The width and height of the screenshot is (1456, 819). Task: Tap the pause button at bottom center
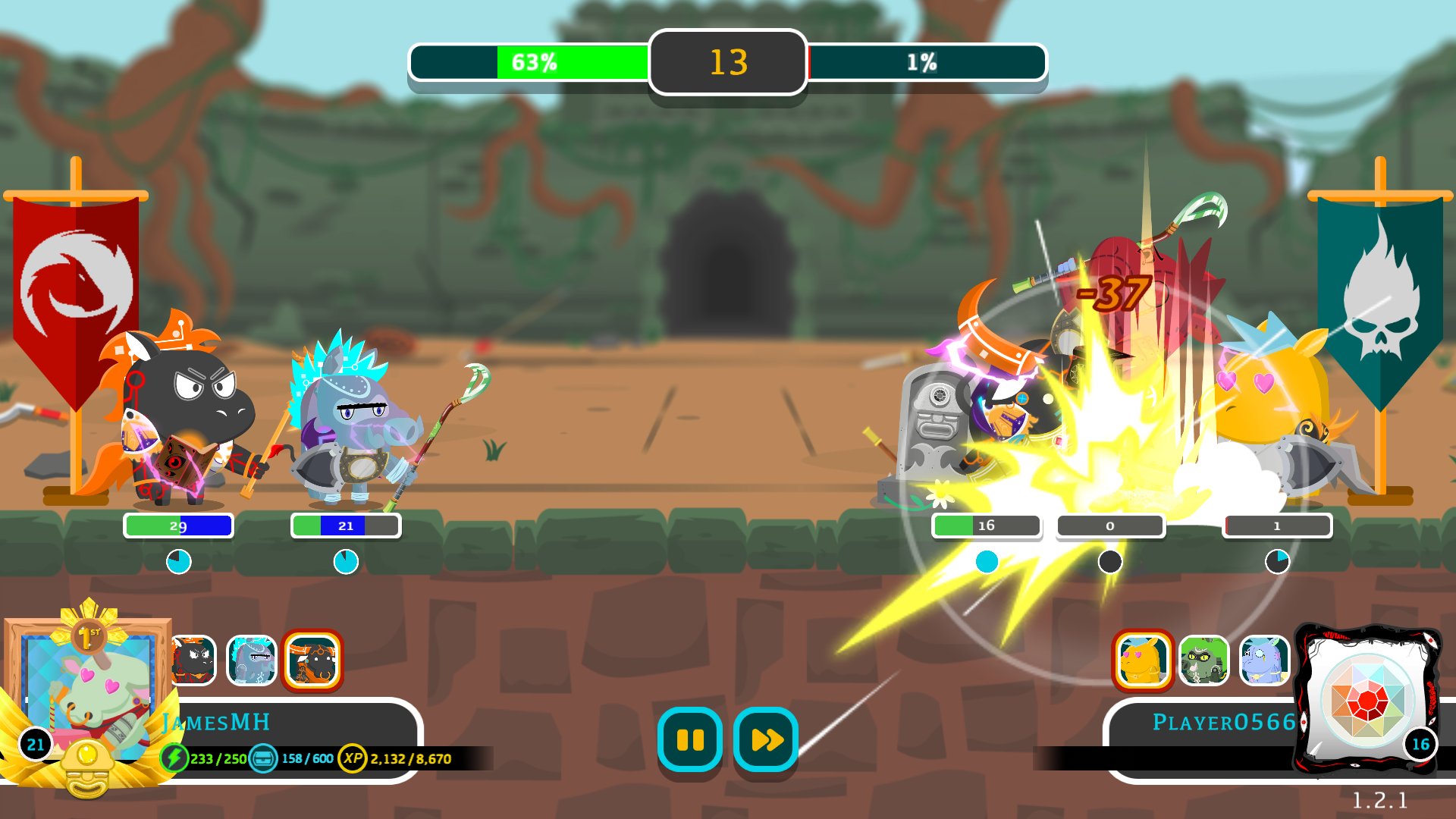[x=689, y=741]
